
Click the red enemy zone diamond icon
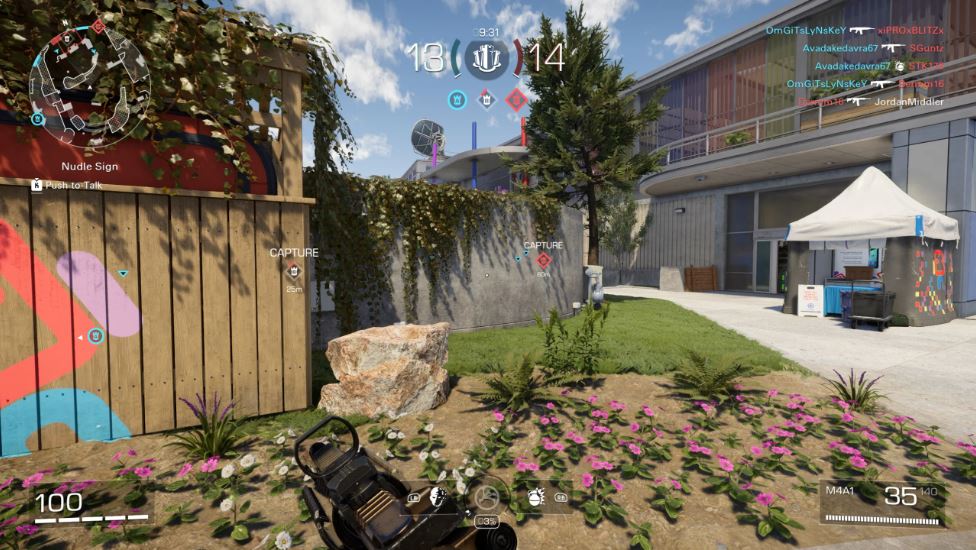pos(516,99)
